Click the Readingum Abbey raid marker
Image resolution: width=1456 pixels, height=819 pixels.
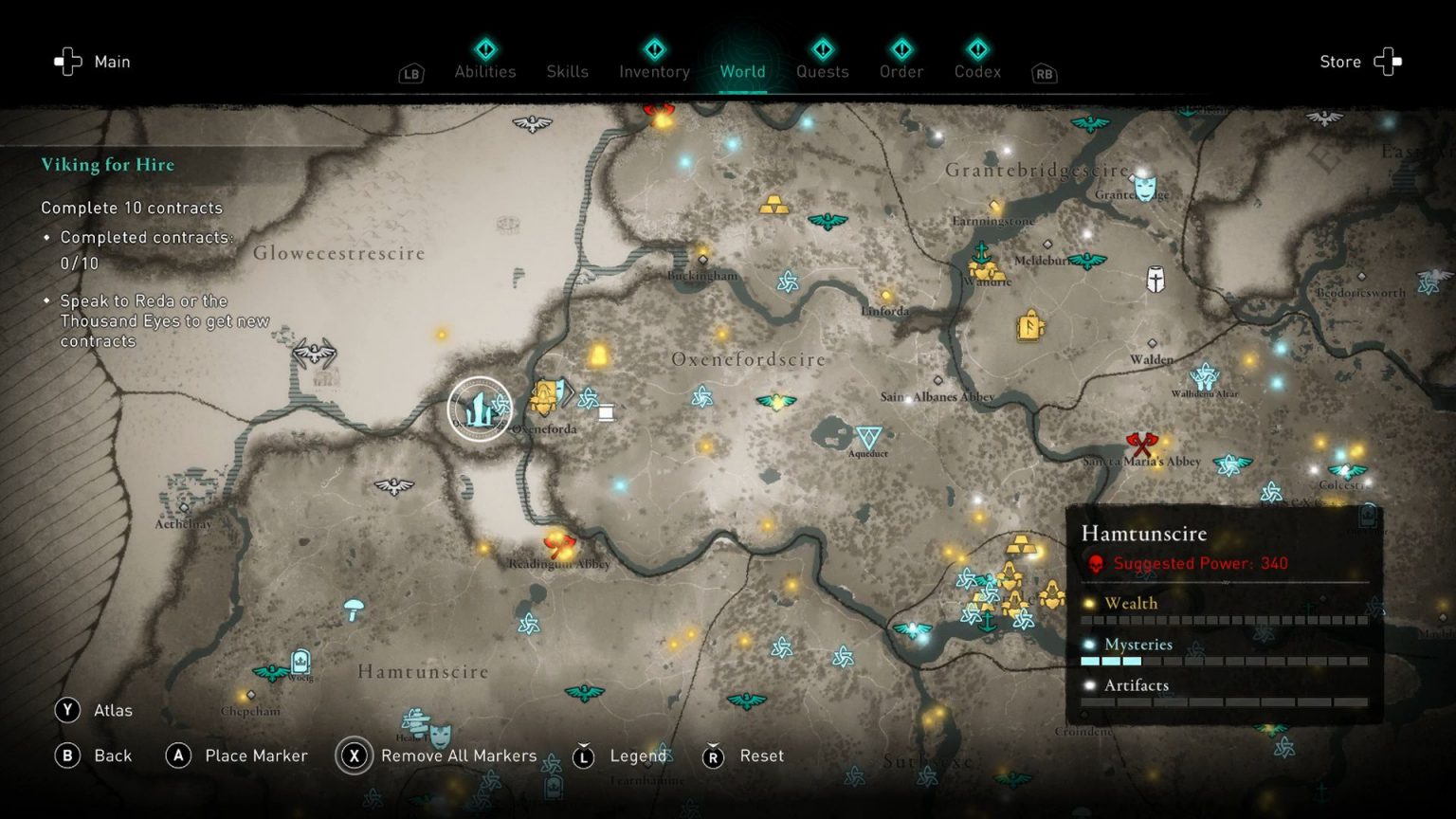pos(558,545)
